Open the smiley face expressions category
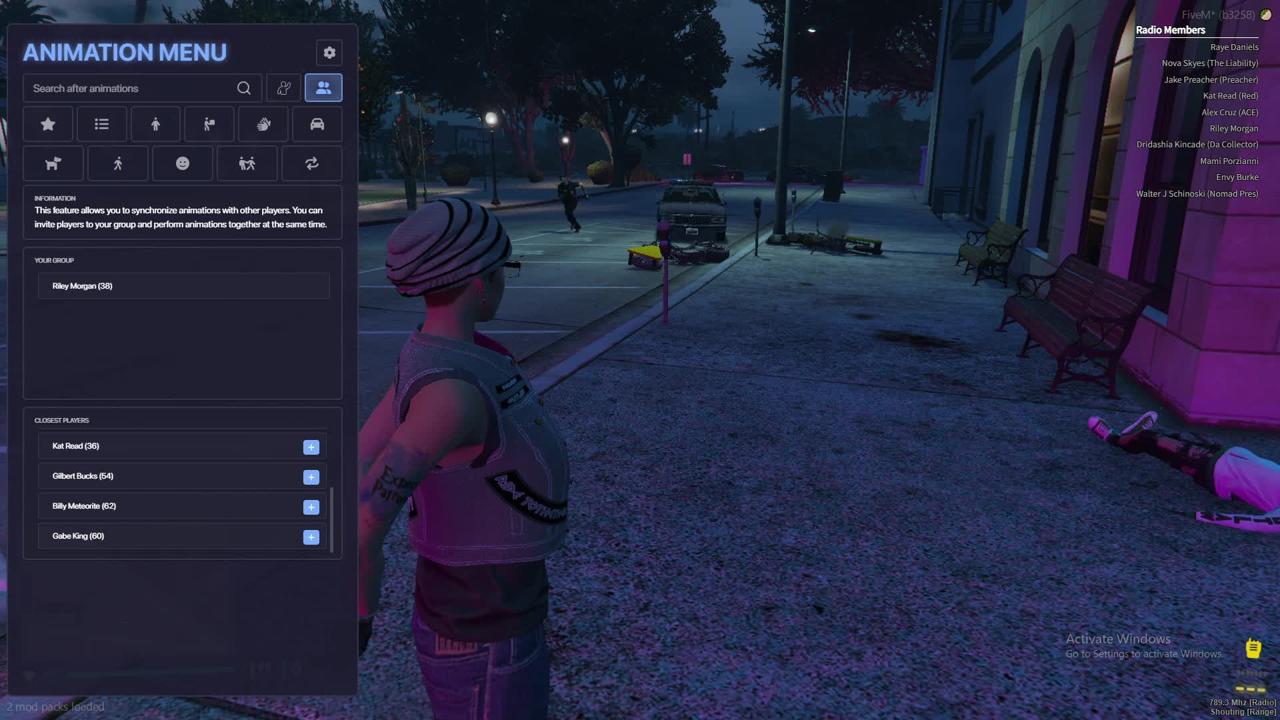 point(182,164)
